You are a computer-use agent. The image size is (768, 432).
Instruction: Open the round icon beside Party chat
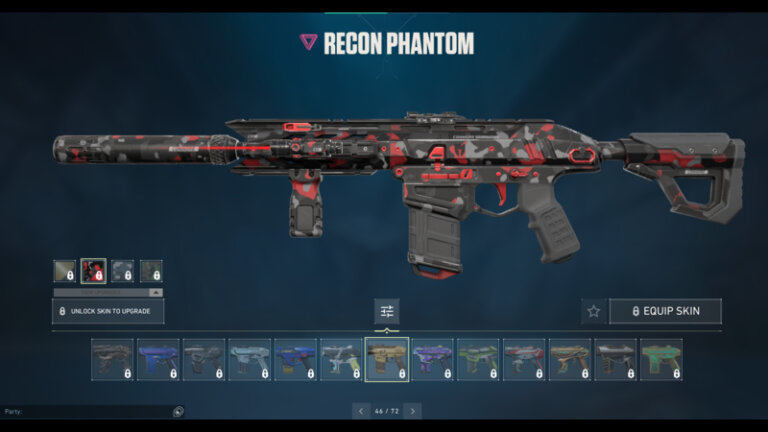[x=178, y=411]
